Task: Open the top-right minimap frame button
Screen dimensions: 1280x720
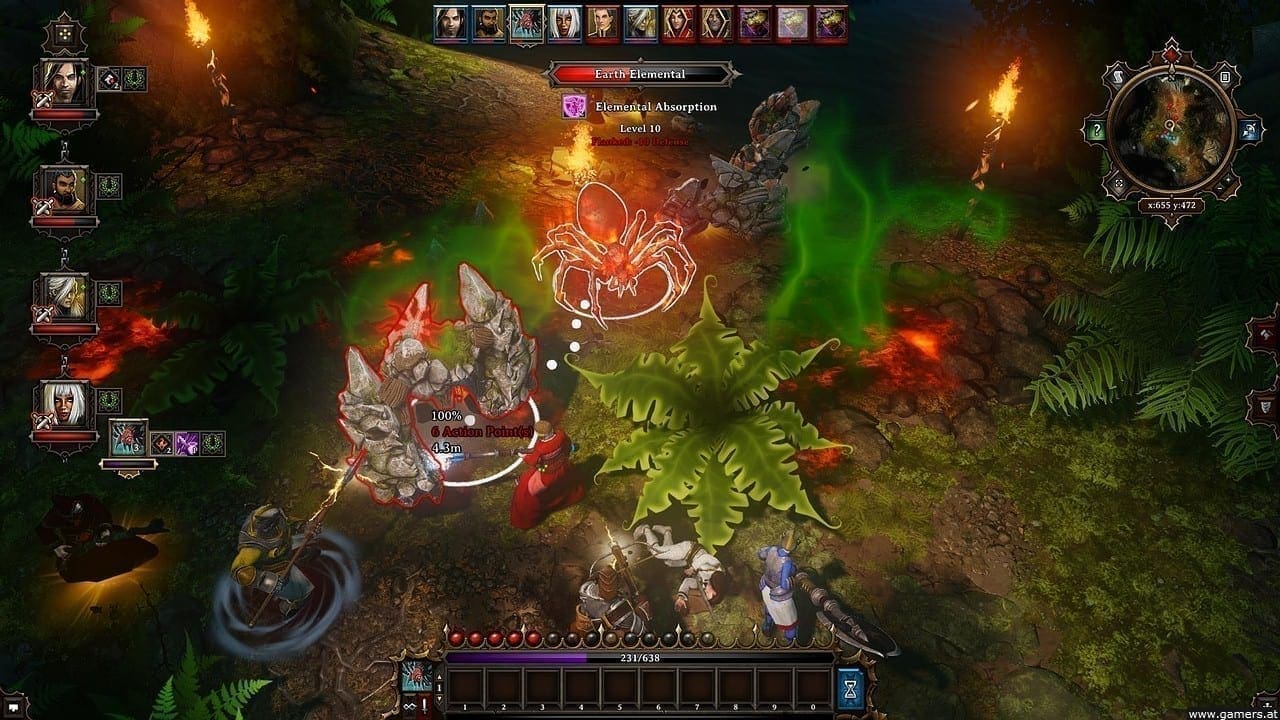Action: point(1222,74)
